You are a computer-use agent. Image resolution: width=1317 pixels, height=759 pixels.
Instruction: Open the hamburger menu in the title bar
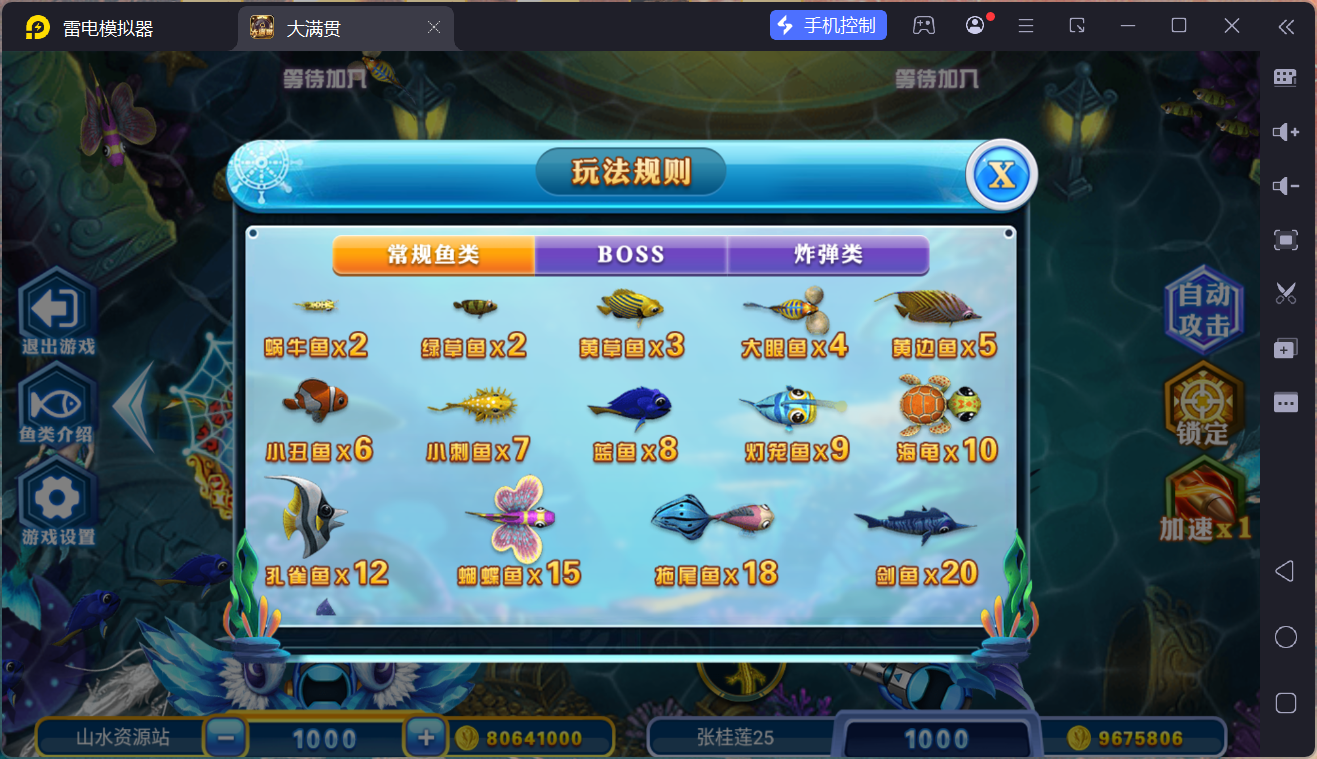1025,25
